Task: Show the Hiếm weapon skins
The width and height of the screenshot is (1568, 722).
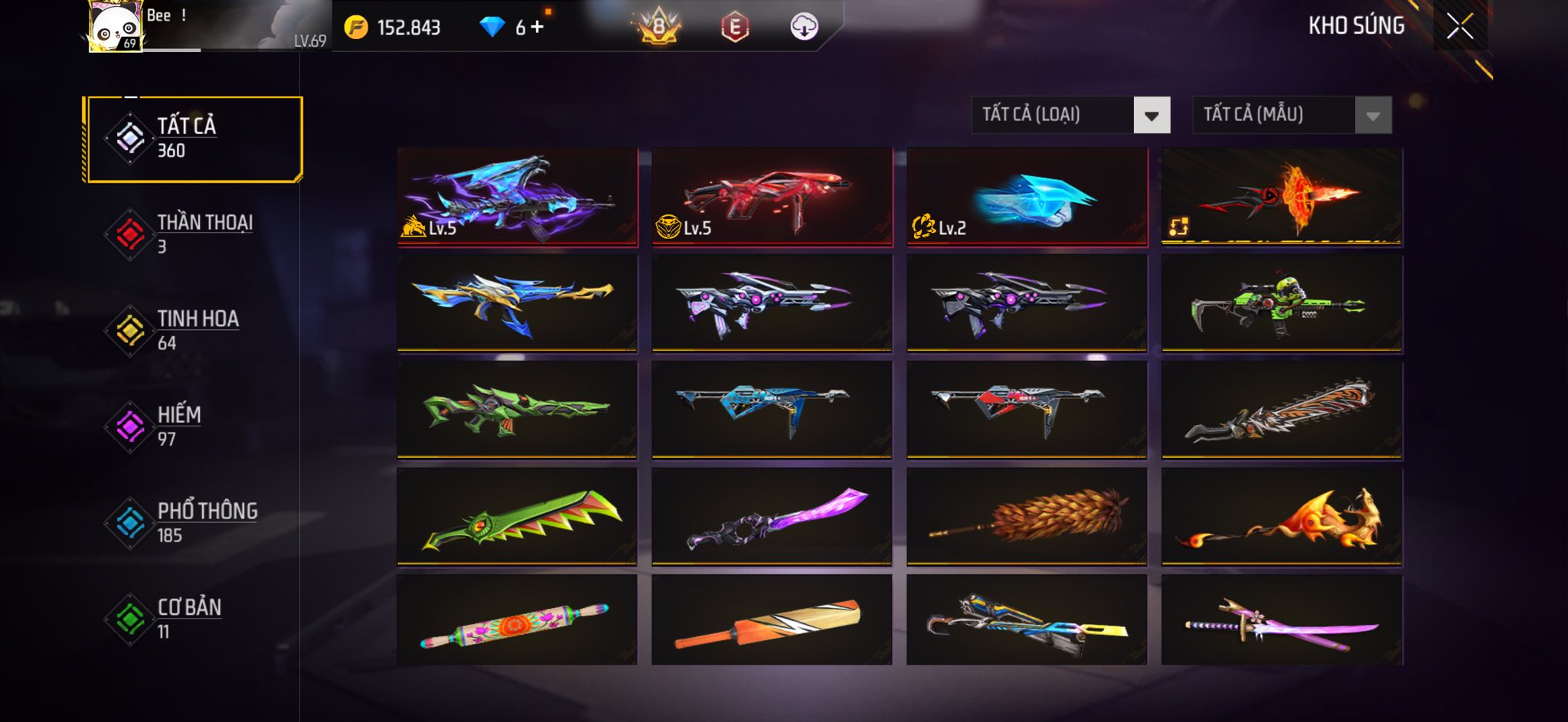Action: tap(194, 426)
